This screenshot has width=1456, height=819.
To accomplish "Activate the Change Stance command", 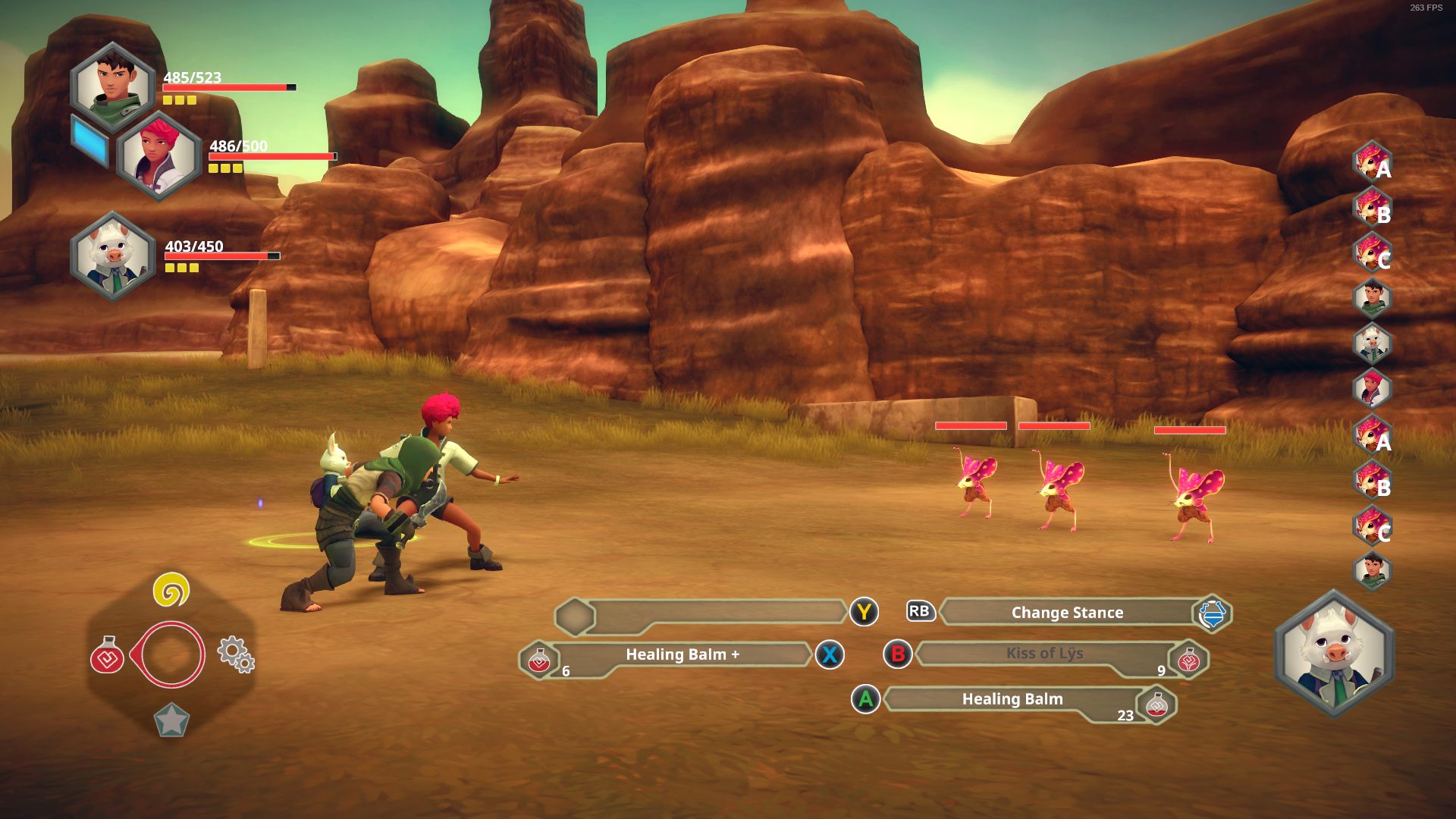I will point(1066,613).
